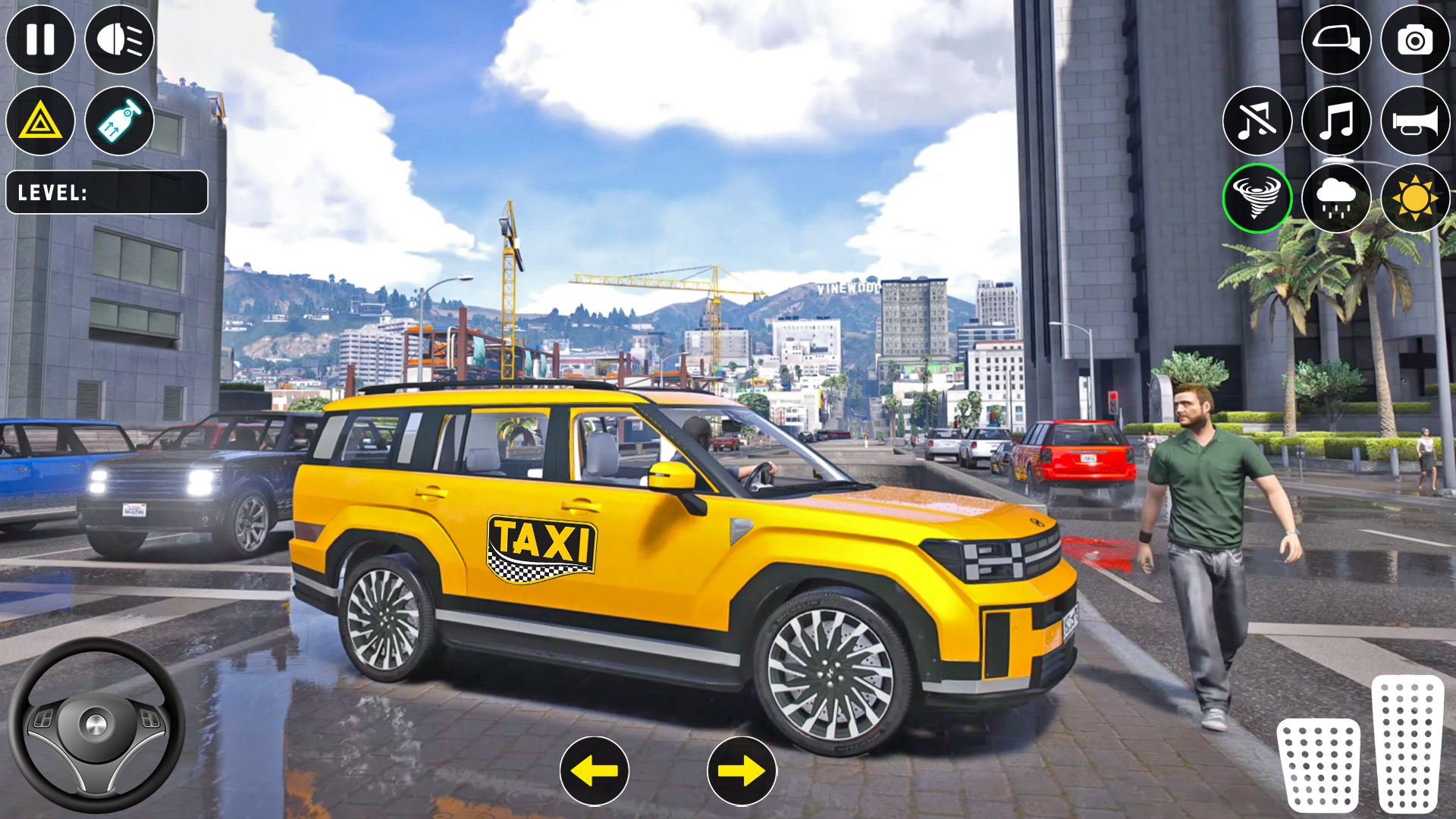Pause the game
Image resolution: width=1456 pixels, height=819 pixels.
tap(40, 39)
